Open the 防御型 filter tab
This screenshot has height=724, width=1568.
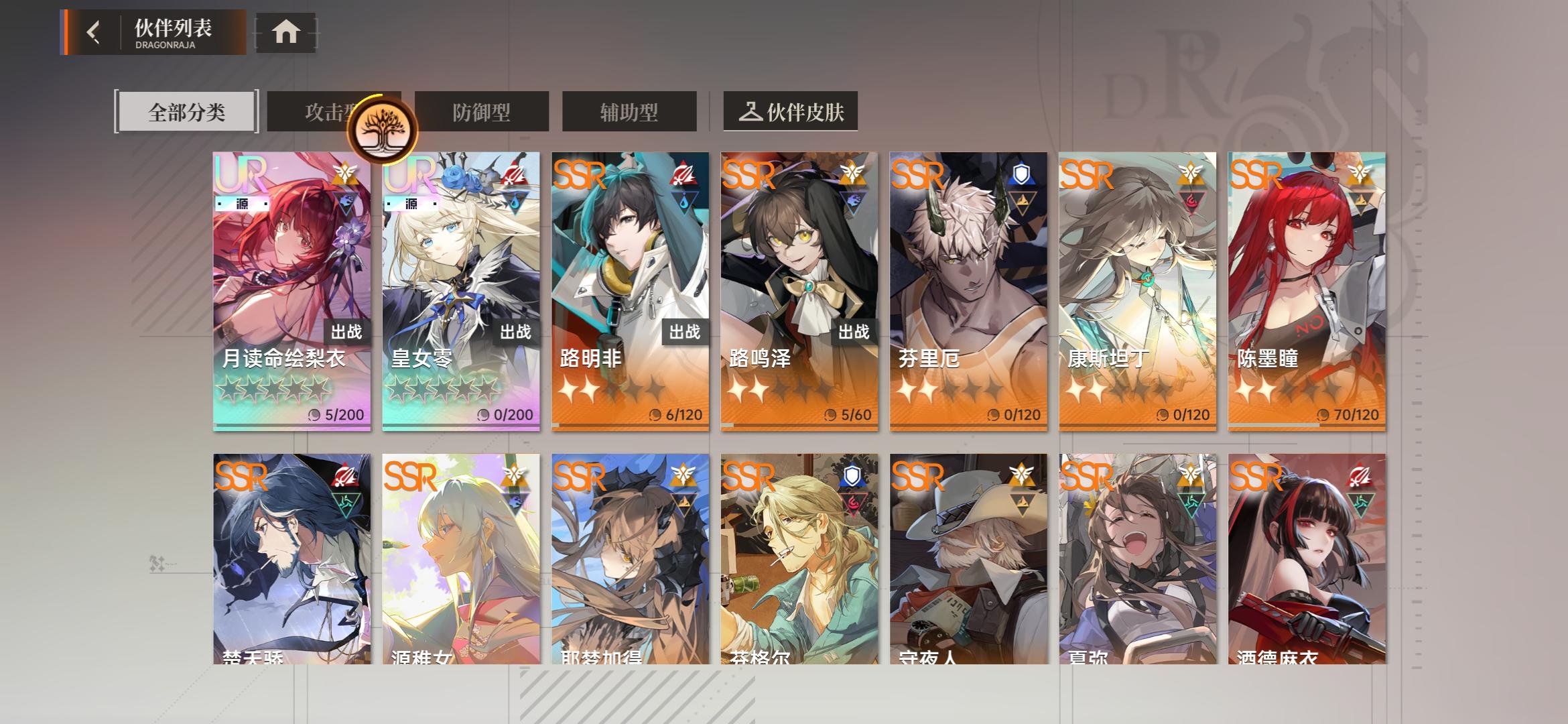[x=482, y=111]
